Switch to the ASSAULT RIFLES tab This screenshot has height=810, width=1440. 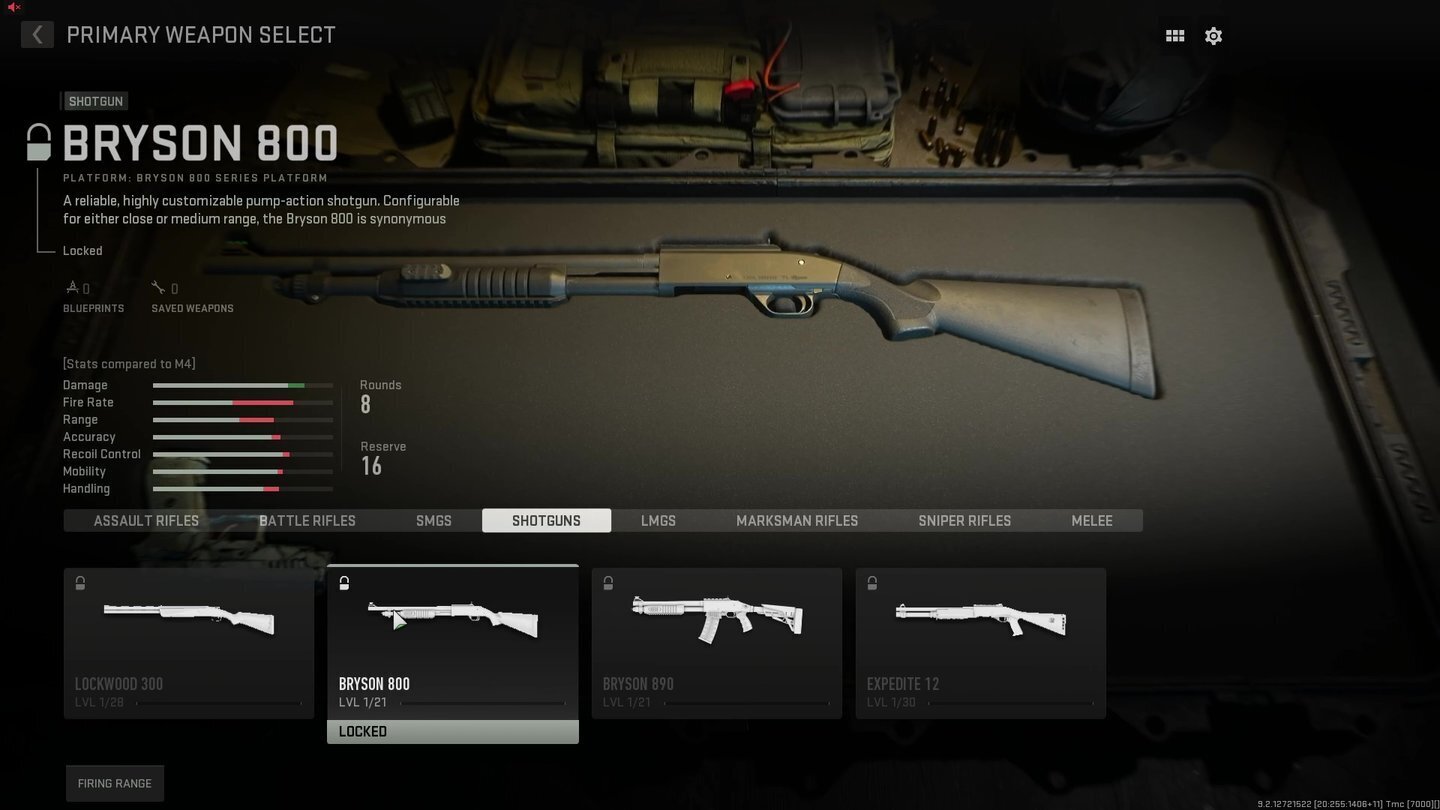(x=146, y=520)
